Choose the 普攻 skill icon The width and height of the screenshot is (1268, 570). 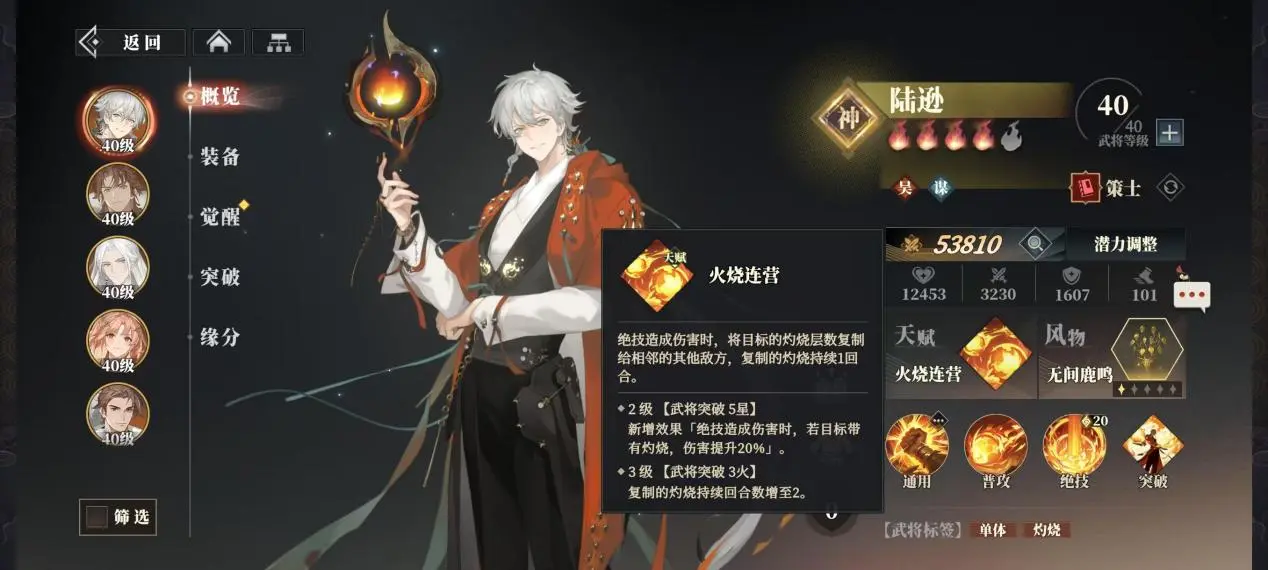pyautogui.click(x=995, y=445)
